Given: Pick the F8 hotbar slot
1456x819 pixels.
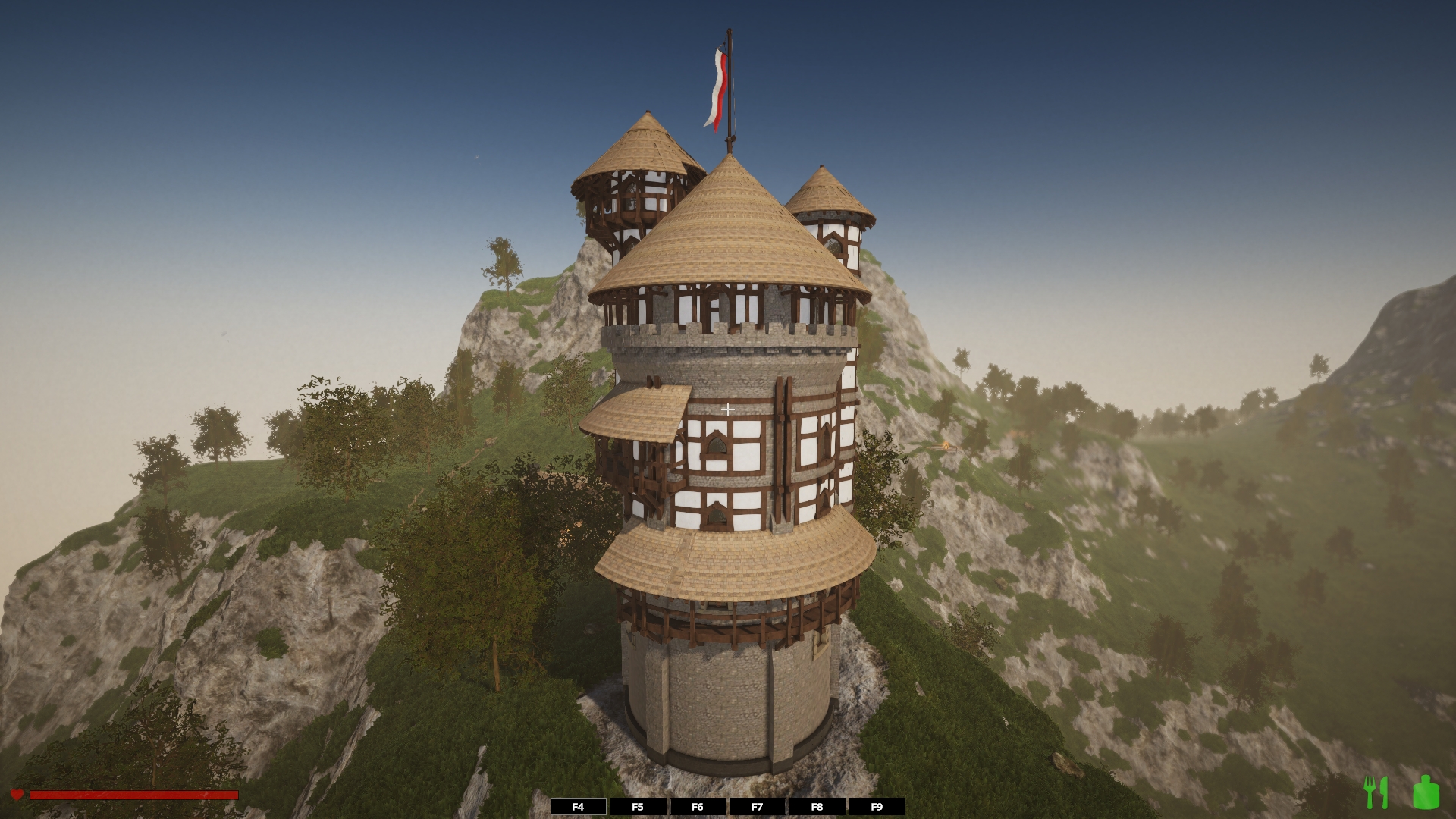Looking at the screenshot, I should pyautogui.click(x=817, y=807).
